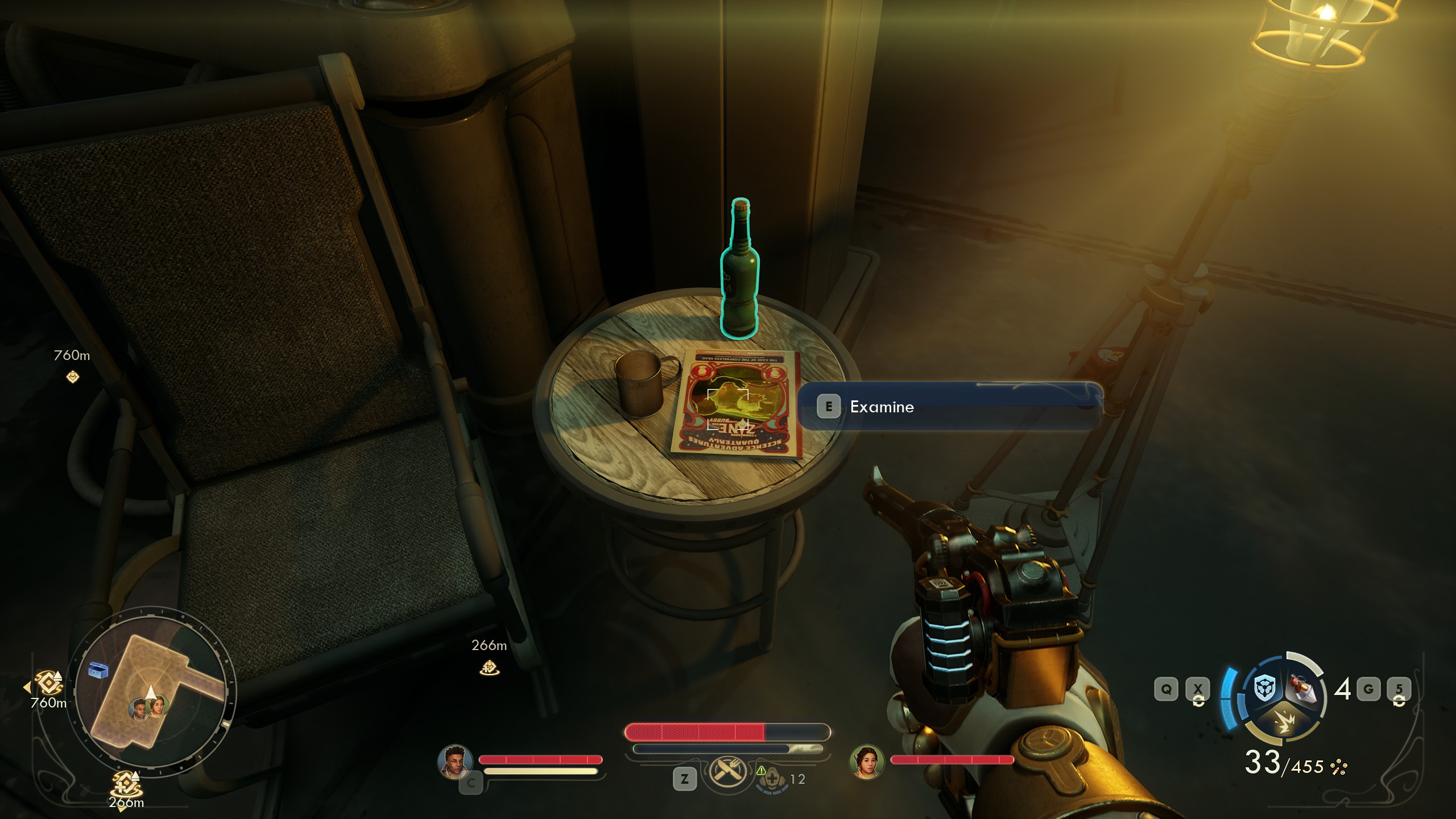Select the Adreno inhaler on the equipment wheel
1456x819 pixels.
1303,688
